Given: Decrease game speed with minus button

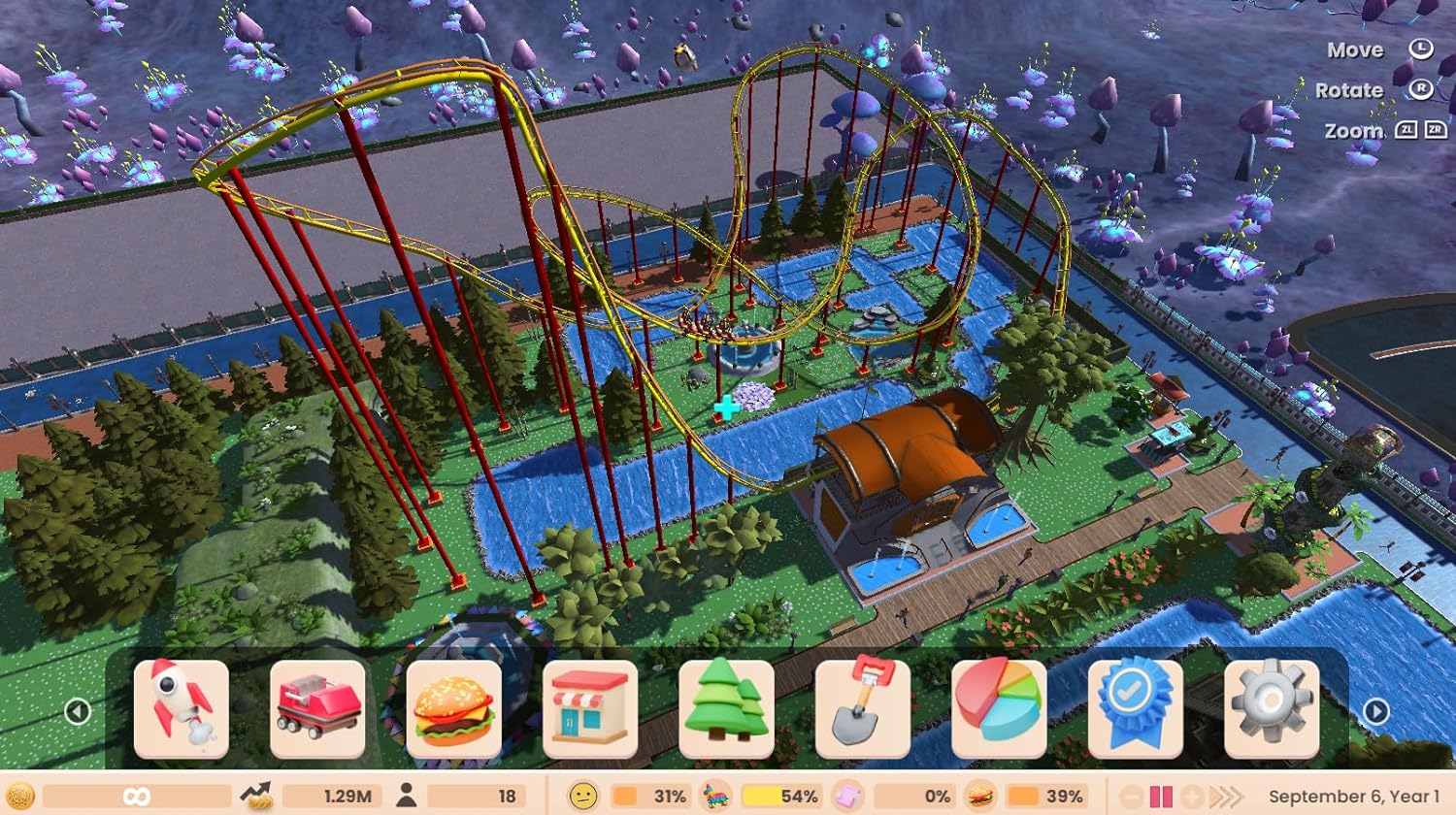Looking at the screenshot, I should click(1130, 796).
